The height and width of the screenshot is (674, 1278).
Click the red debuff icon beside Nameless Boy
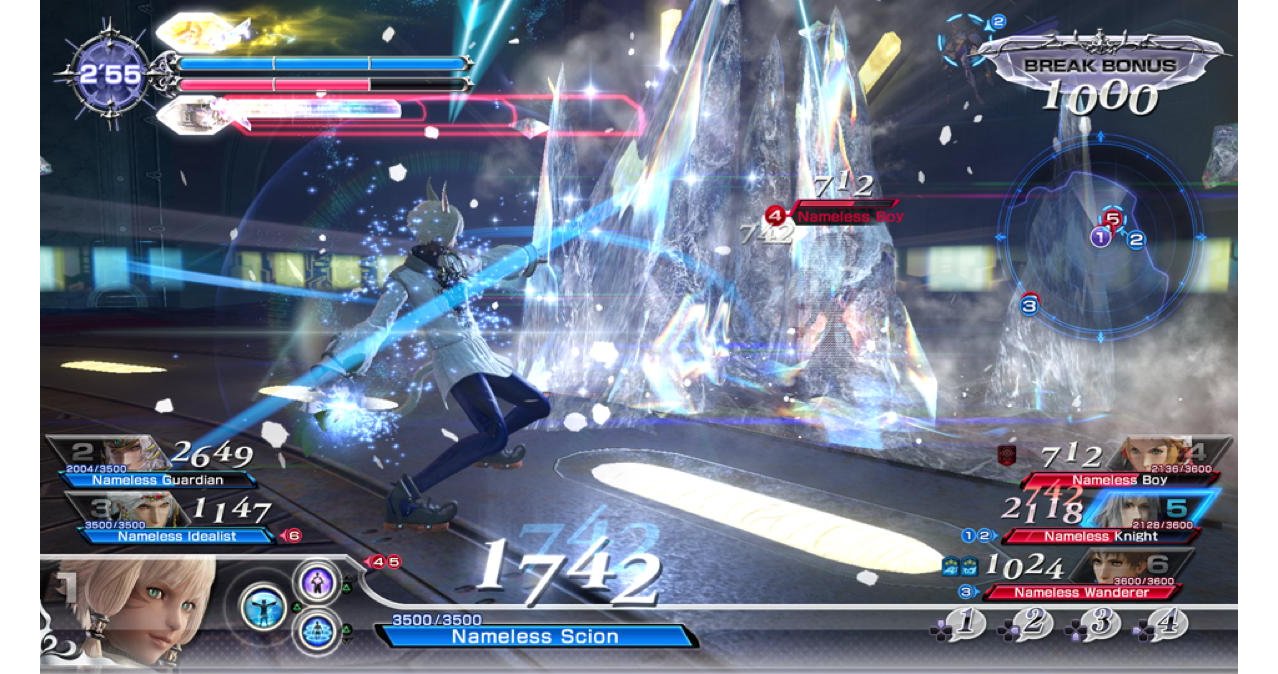pyautogui.click(x=1008, y=456)
